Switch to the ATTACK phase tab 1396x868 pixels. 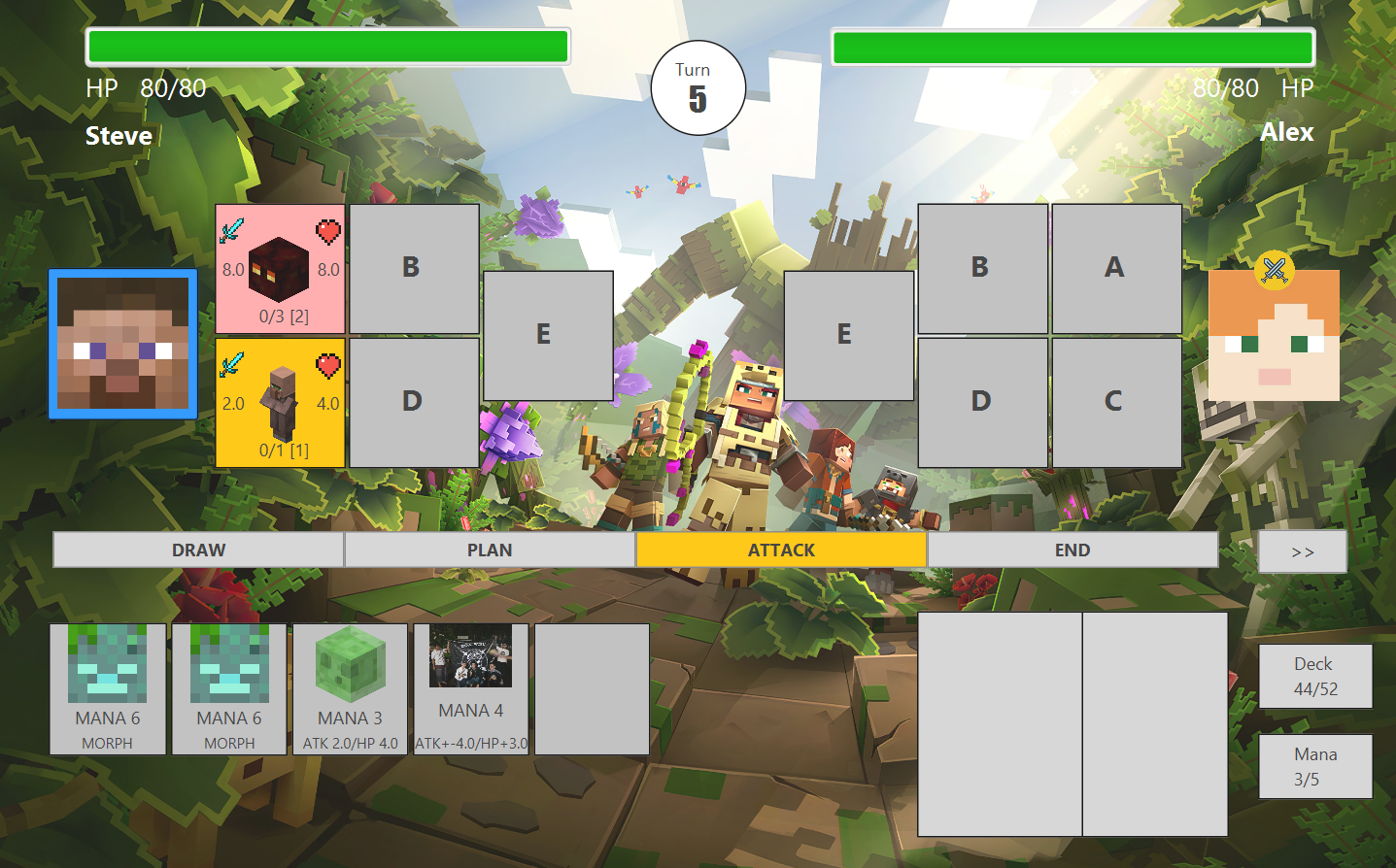pyautogui.click(x=782, y=550)
